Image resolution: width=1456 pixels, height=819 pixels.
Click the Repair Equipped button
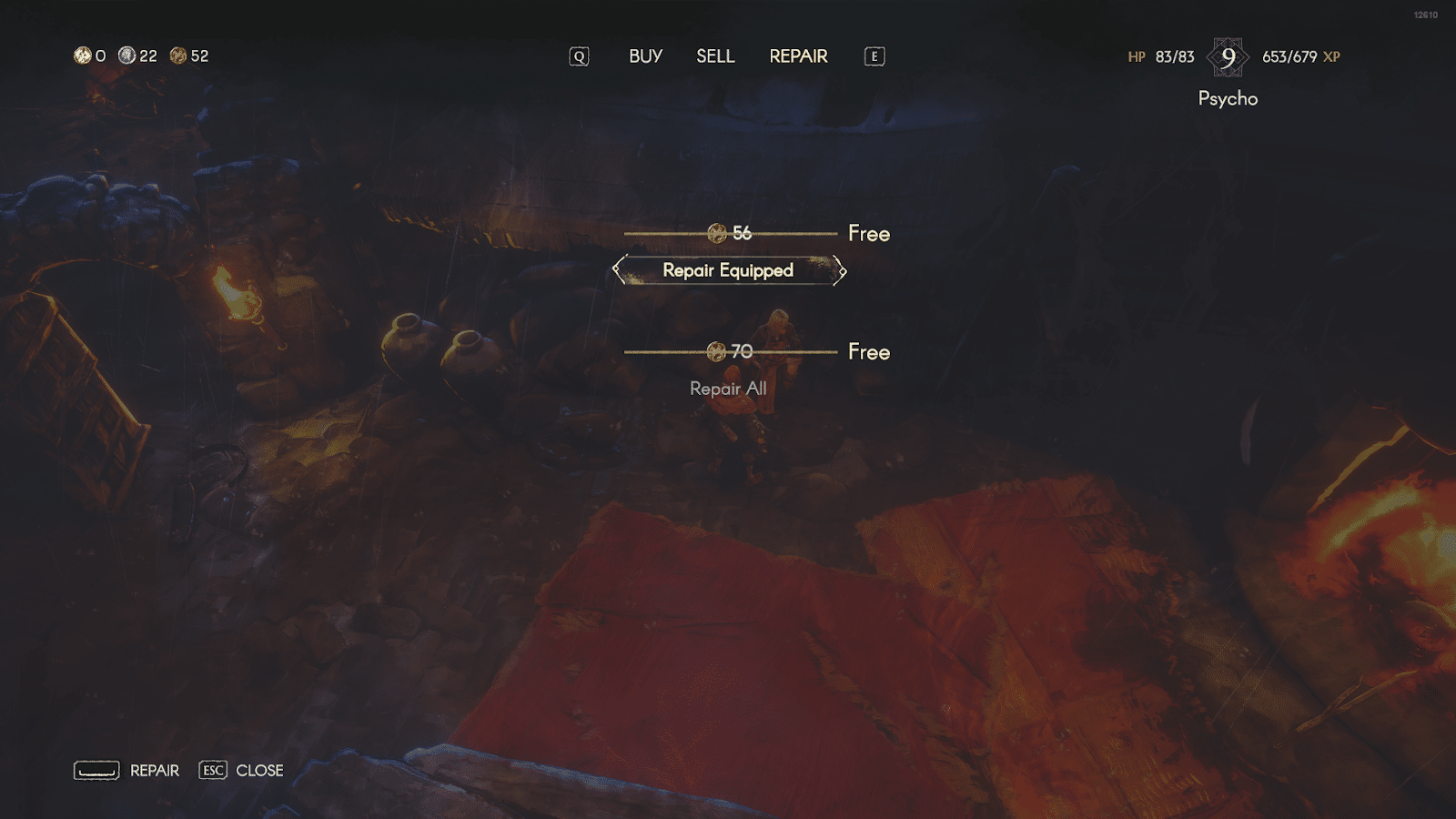(x=729, y=270)
